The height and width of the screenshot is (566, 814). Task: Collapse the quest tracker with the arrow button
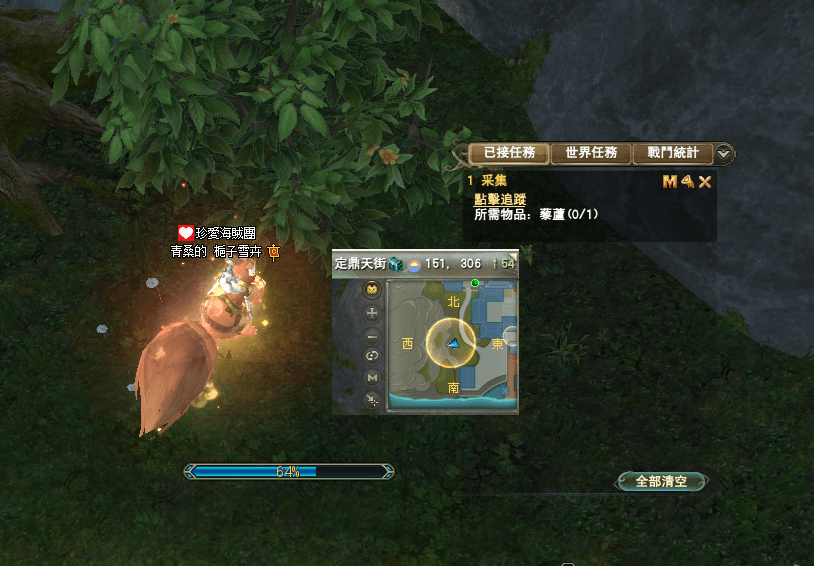(725, 154)
